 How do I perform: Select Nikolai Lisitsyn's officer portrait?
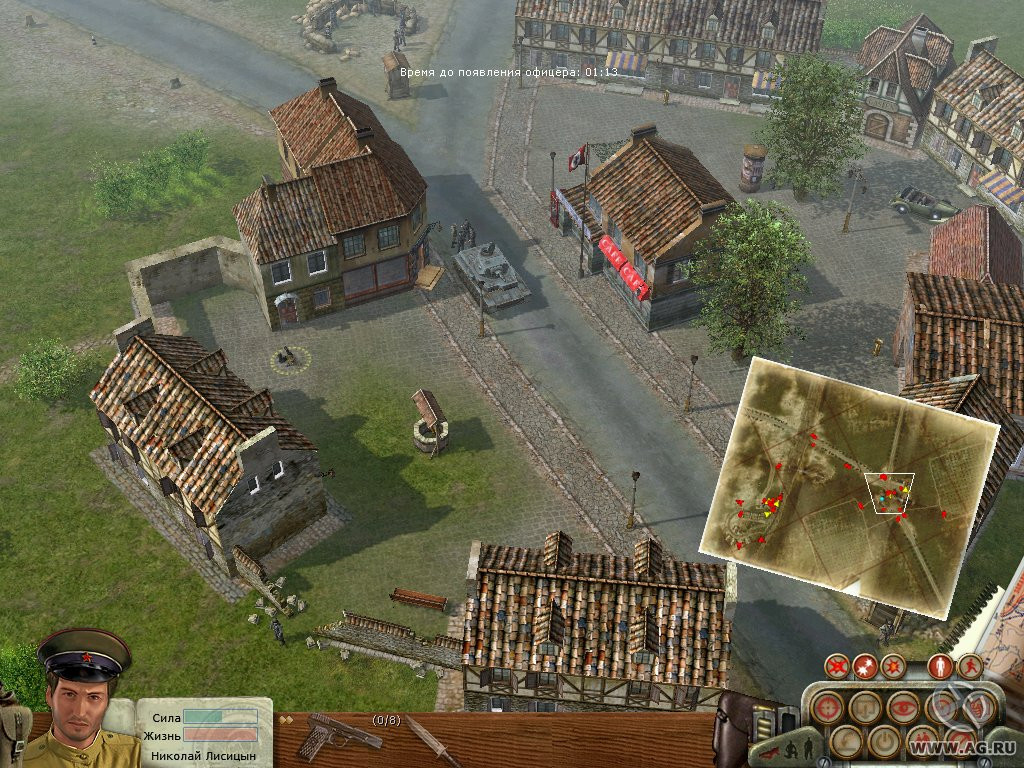(85, 698)
